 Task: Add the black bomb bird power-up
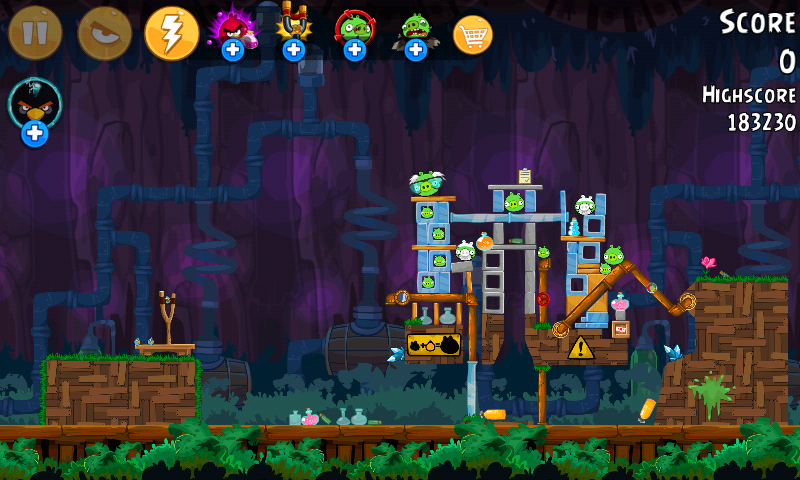pyautogui.click(x=35, y=110)
